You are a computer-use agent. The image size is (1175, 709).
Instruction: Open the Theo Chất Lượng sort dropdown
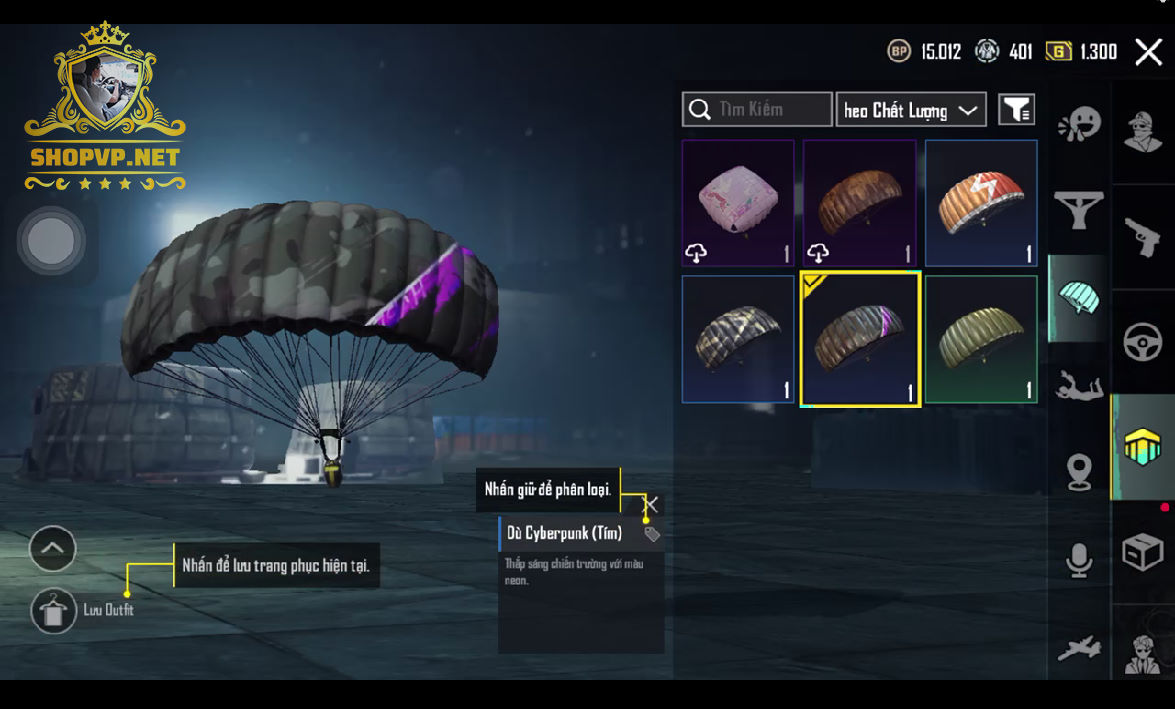click(911, 110)
